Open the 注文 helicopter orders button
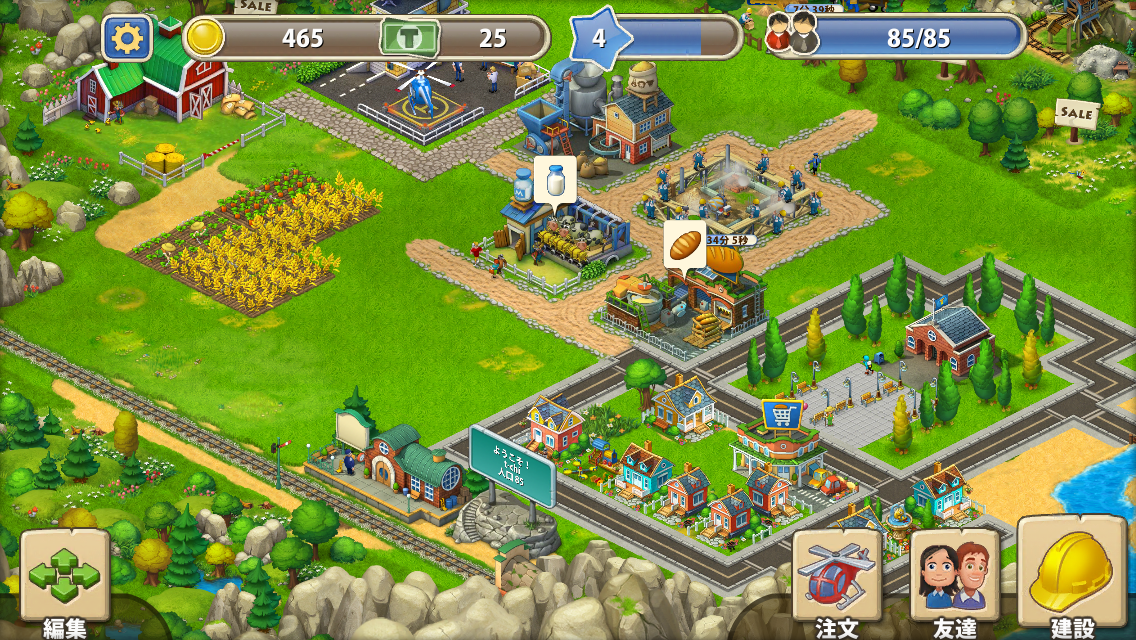This screenshot has height=640, width=1136. [x=837, y=578]
